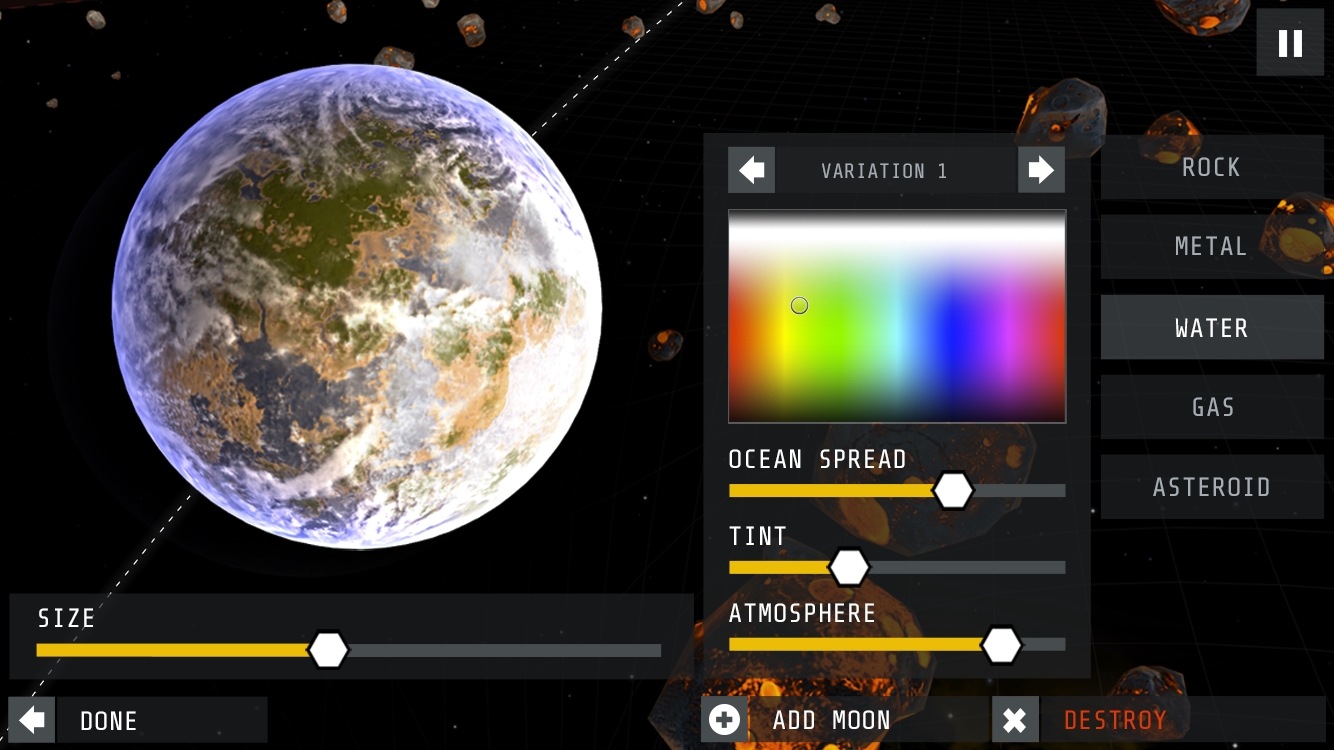Choose the Metal planet type
Viewport: 1334px width, 750px height.
coord(1211,247)
